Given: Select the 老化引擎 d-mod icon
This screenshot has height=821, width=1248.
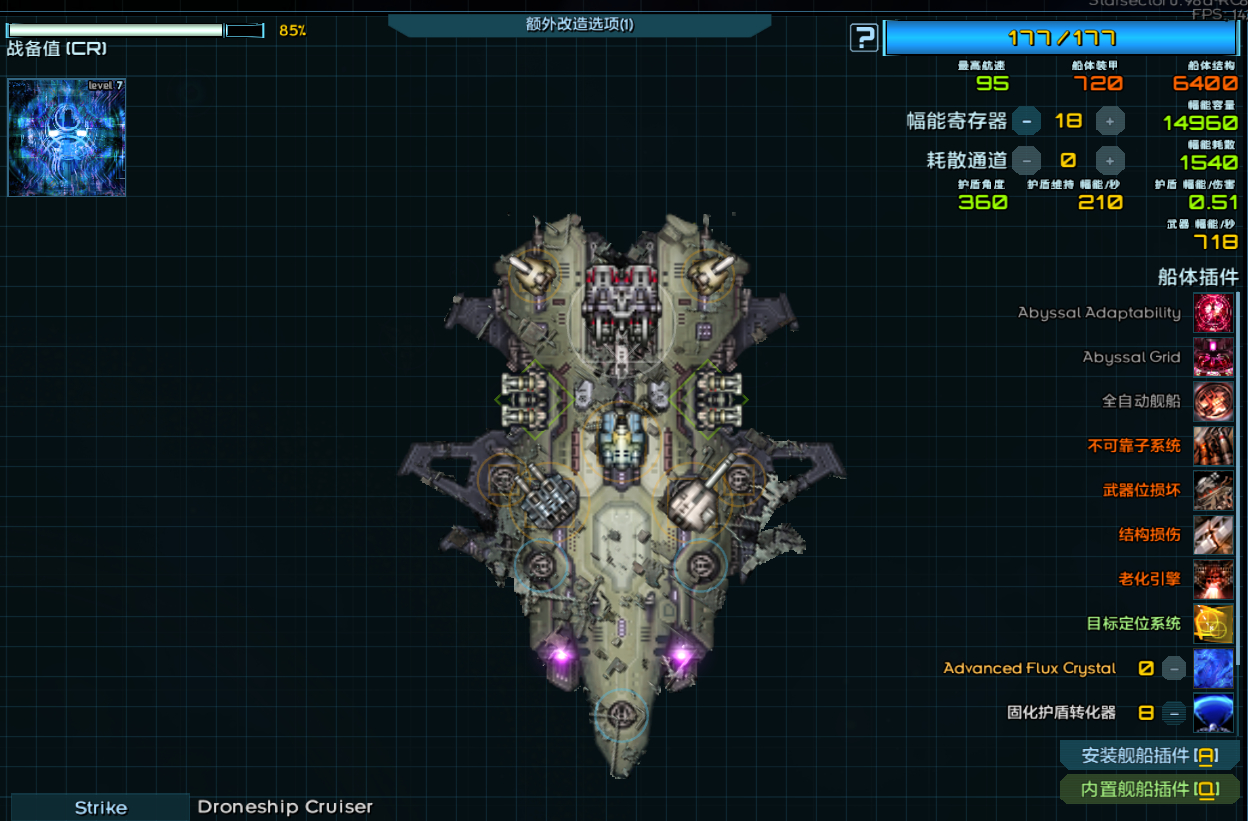Looking at the screenshot, I should click(1213, 579).
